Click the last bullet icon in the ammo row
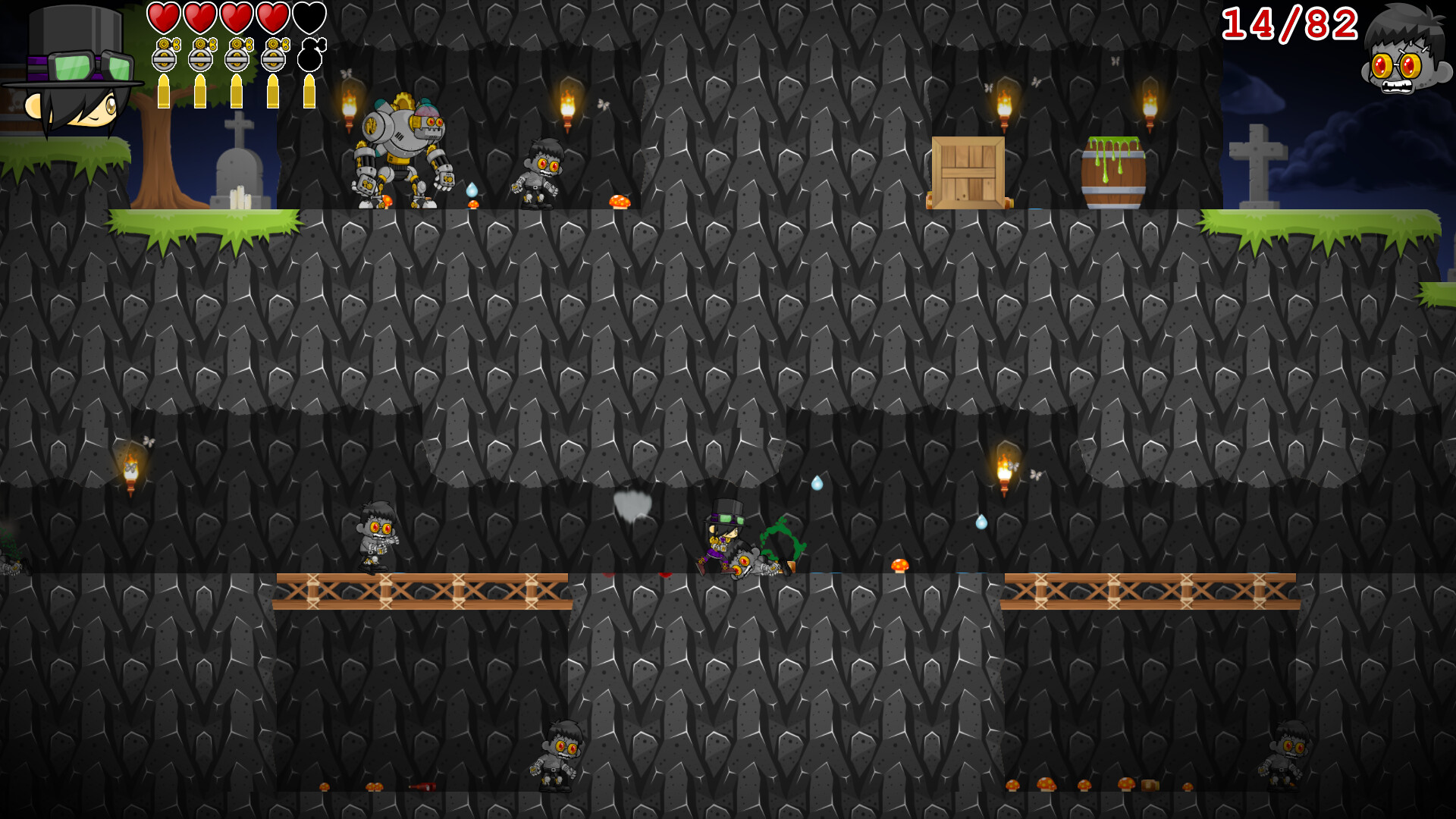Viewport: 1456px width, 819px height. point(309,91)
